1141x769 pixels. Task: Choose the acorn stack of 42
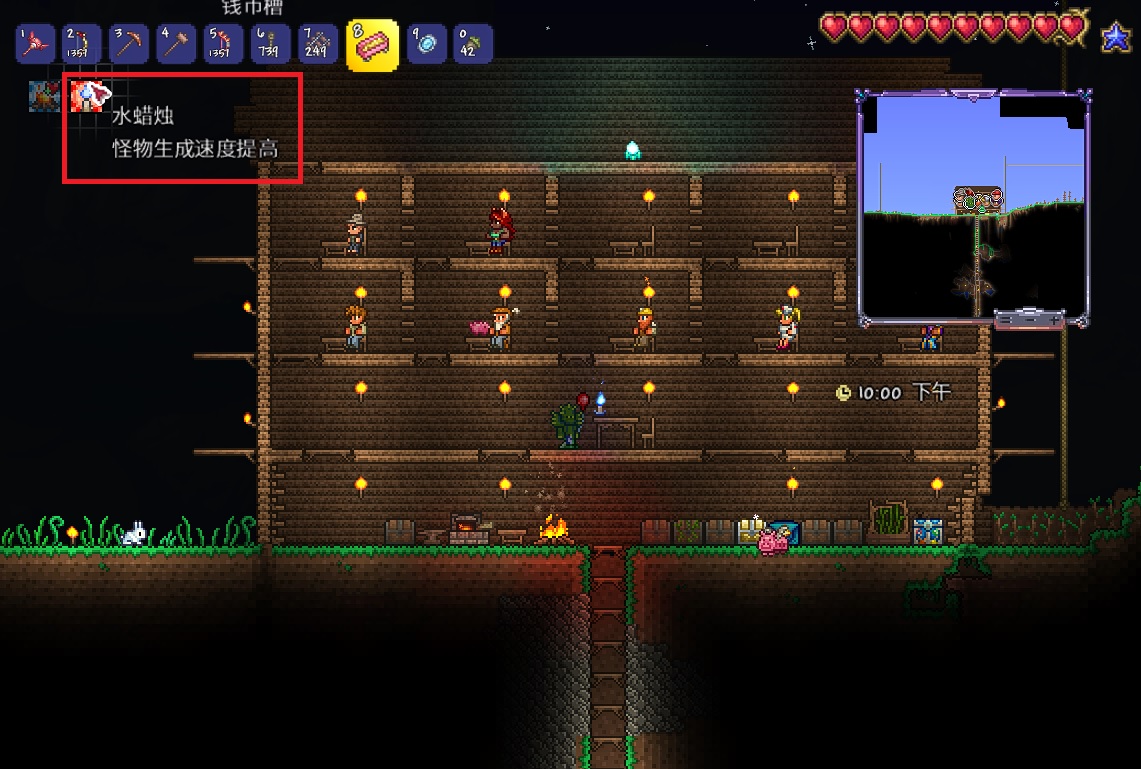pos(473,44)
